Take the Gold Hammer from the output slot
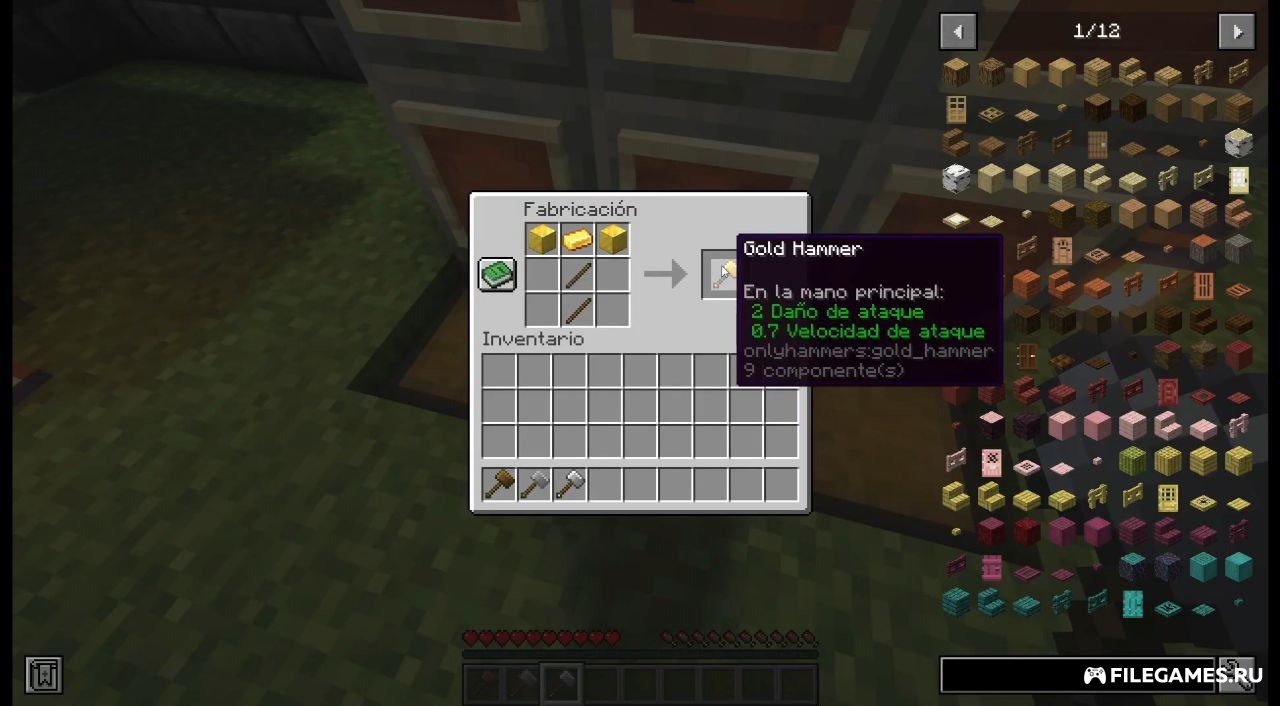1280x706 pixels. [720, 274]
